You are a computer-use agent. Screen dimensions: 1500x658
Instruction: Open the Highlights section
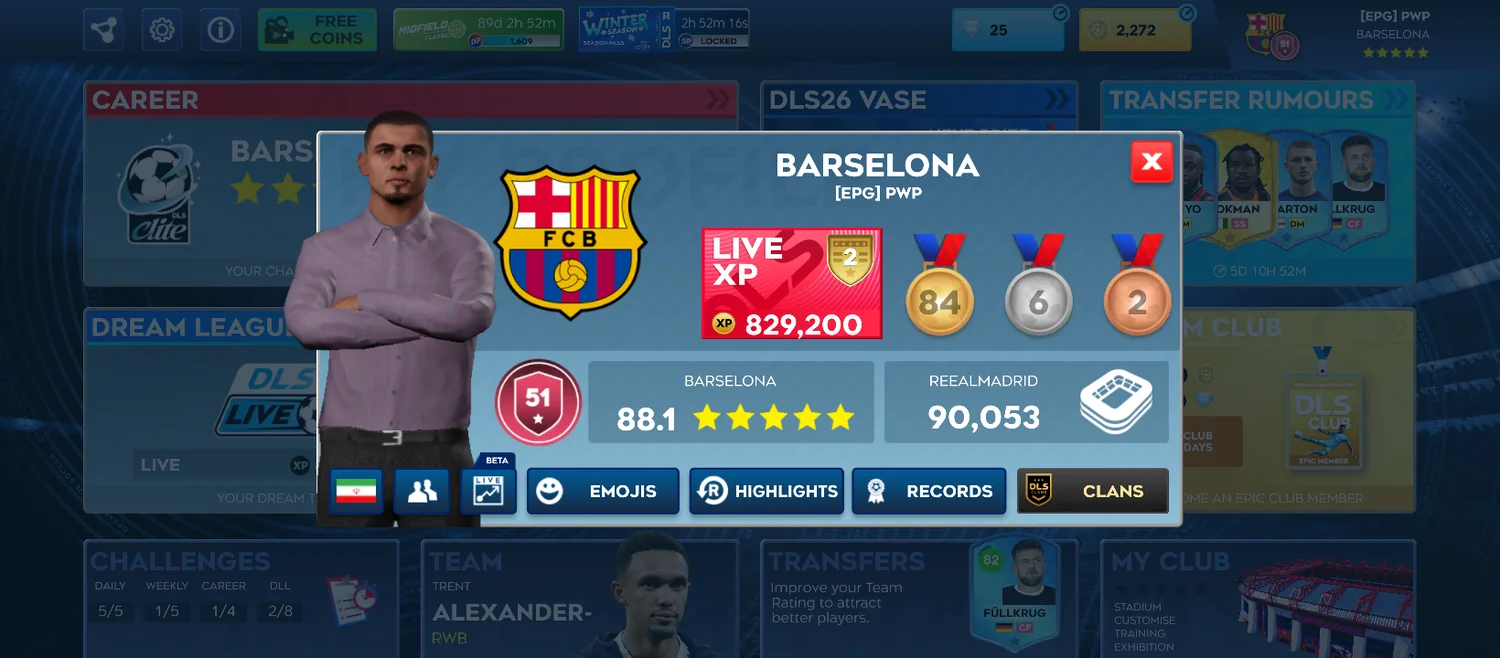coord(766,491)
